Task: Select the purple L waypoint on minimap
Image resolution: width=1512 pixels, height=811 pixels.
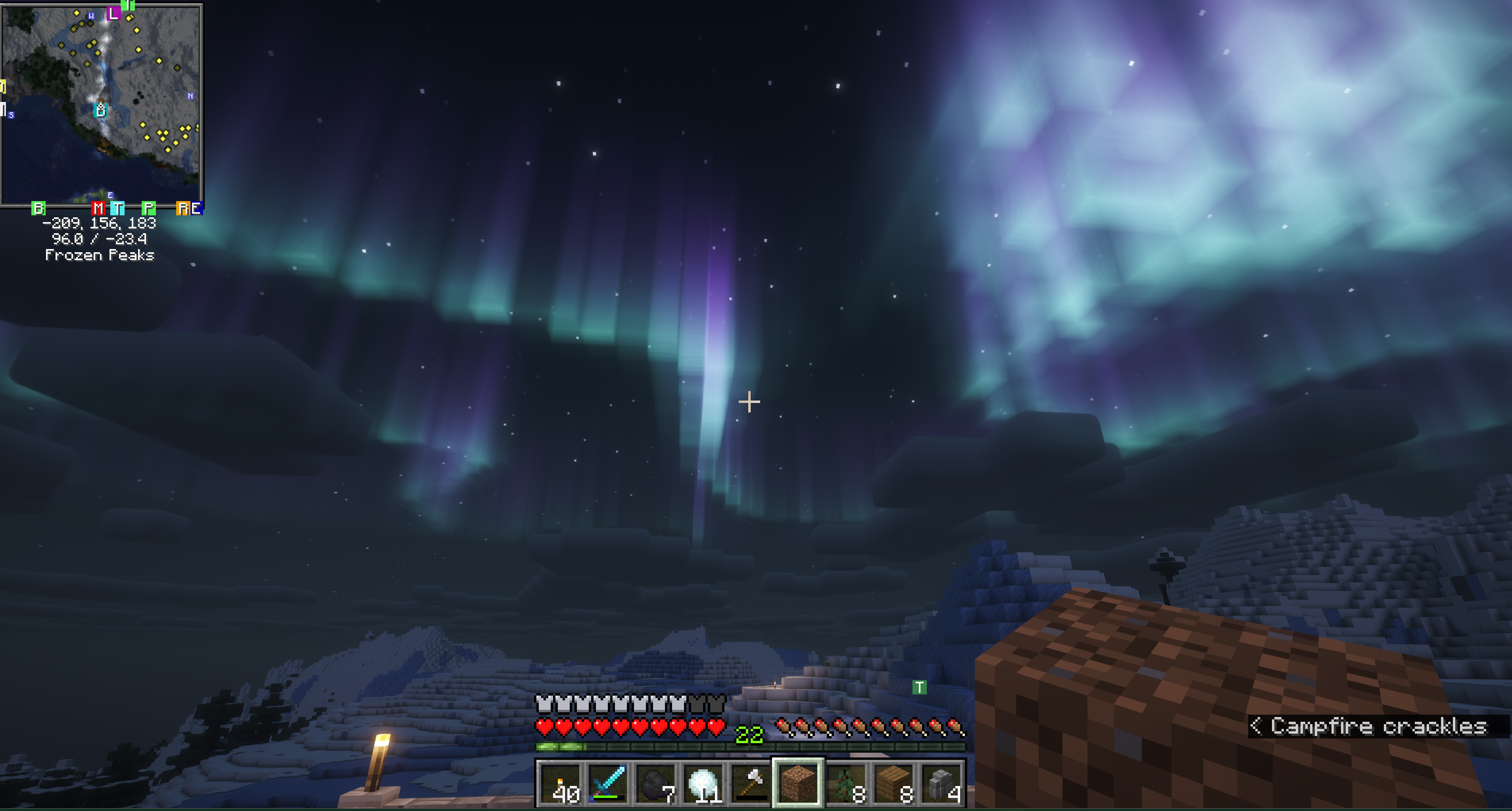Action: [113, 13]
